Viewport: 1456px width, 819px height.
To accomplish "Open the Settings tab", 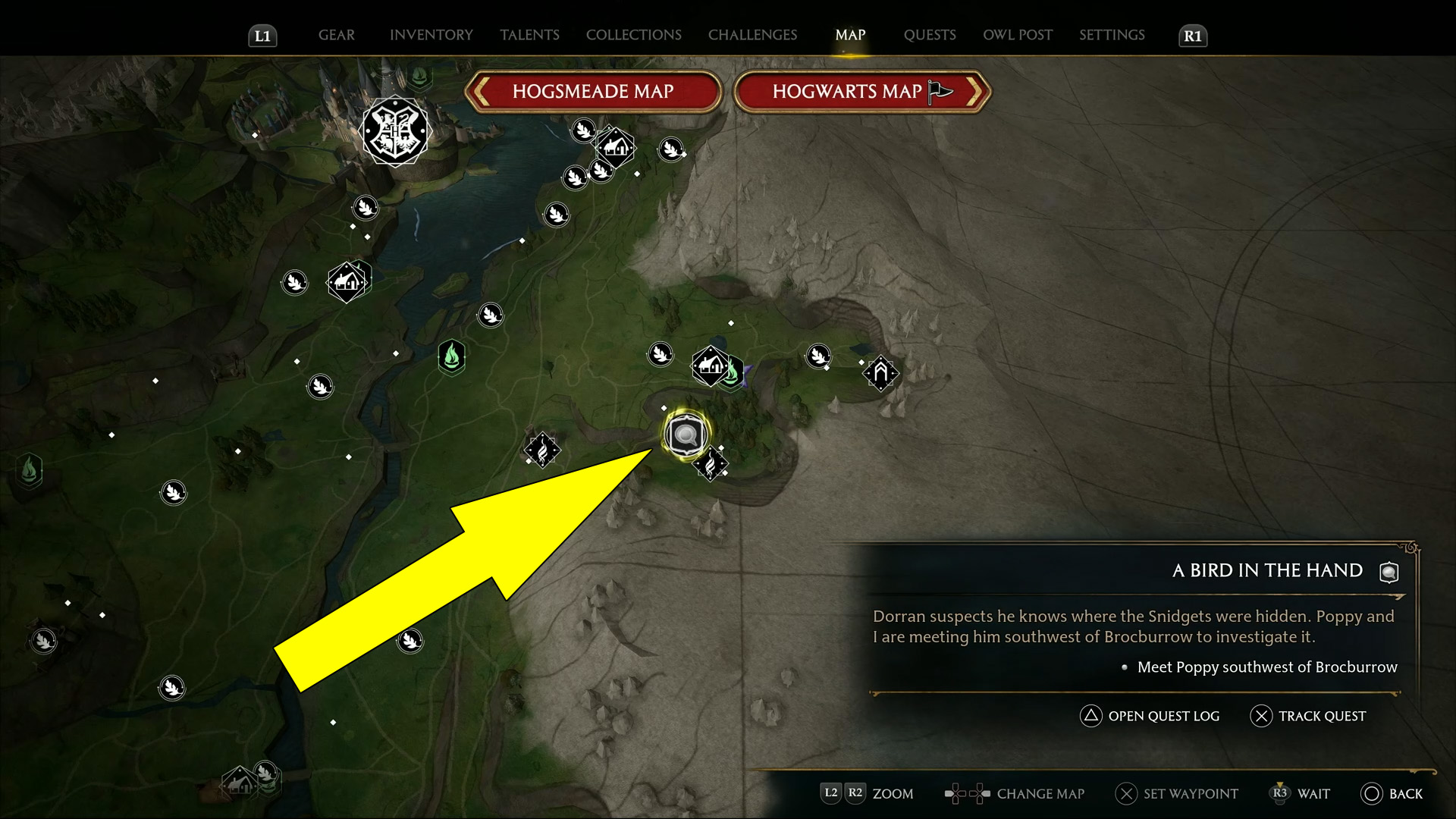I will tap(1112, 35).
